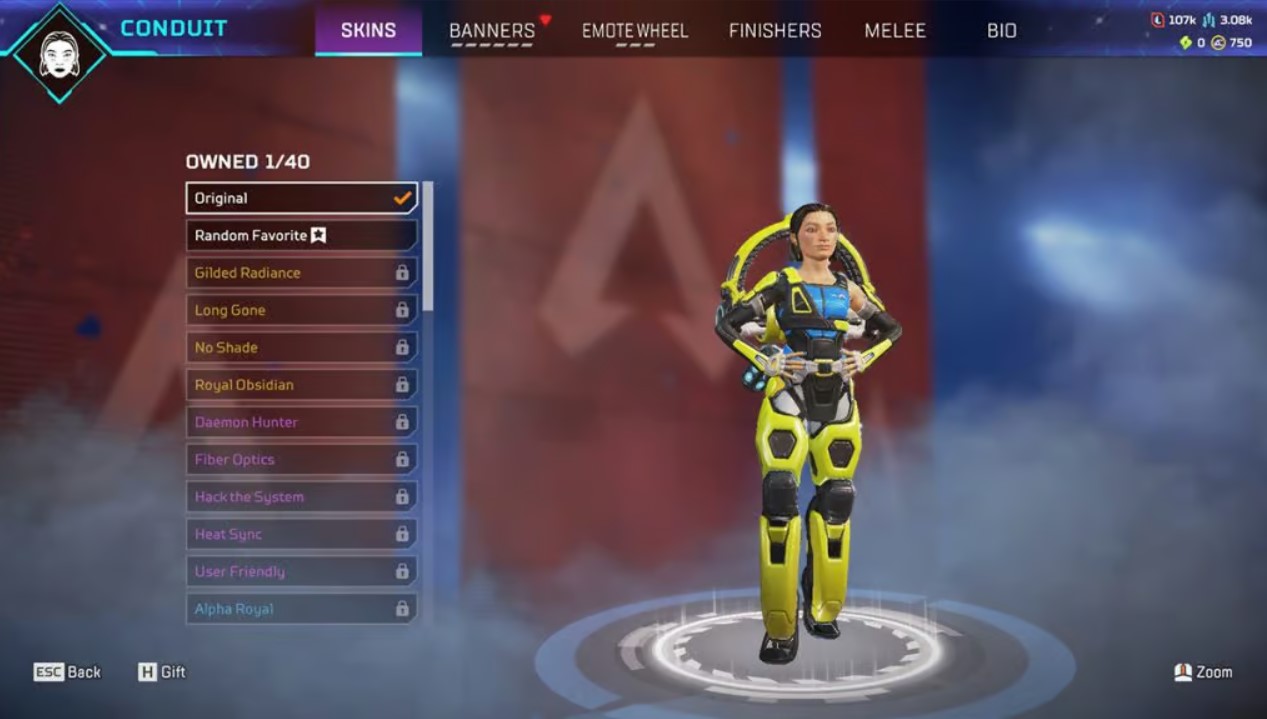Preview the Alpha Royal skin
Viewport: 1267px width, 719px height.
(x=301, y=609)
